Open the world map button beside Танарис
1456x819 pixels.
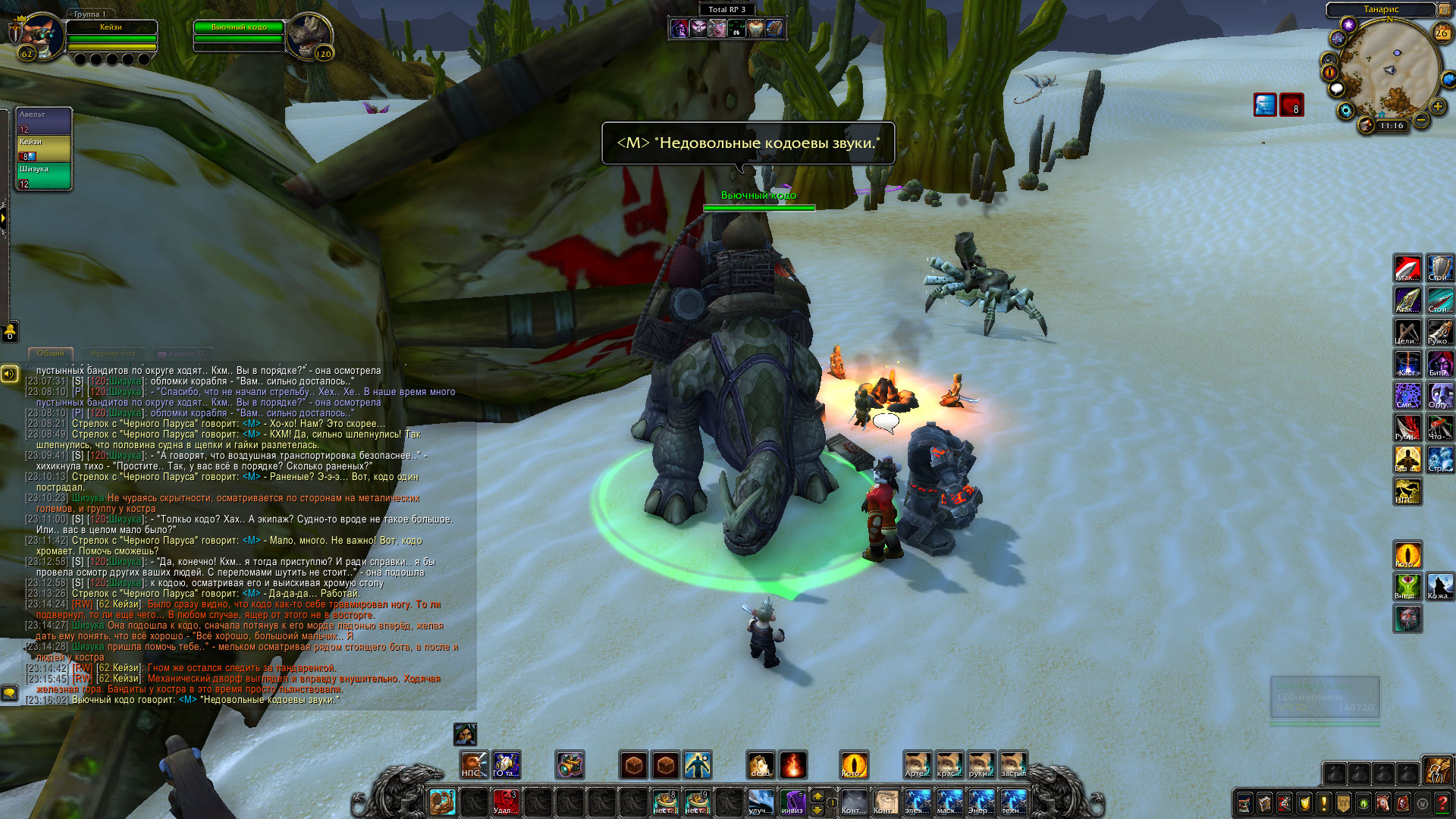[x=1445, y=10]
